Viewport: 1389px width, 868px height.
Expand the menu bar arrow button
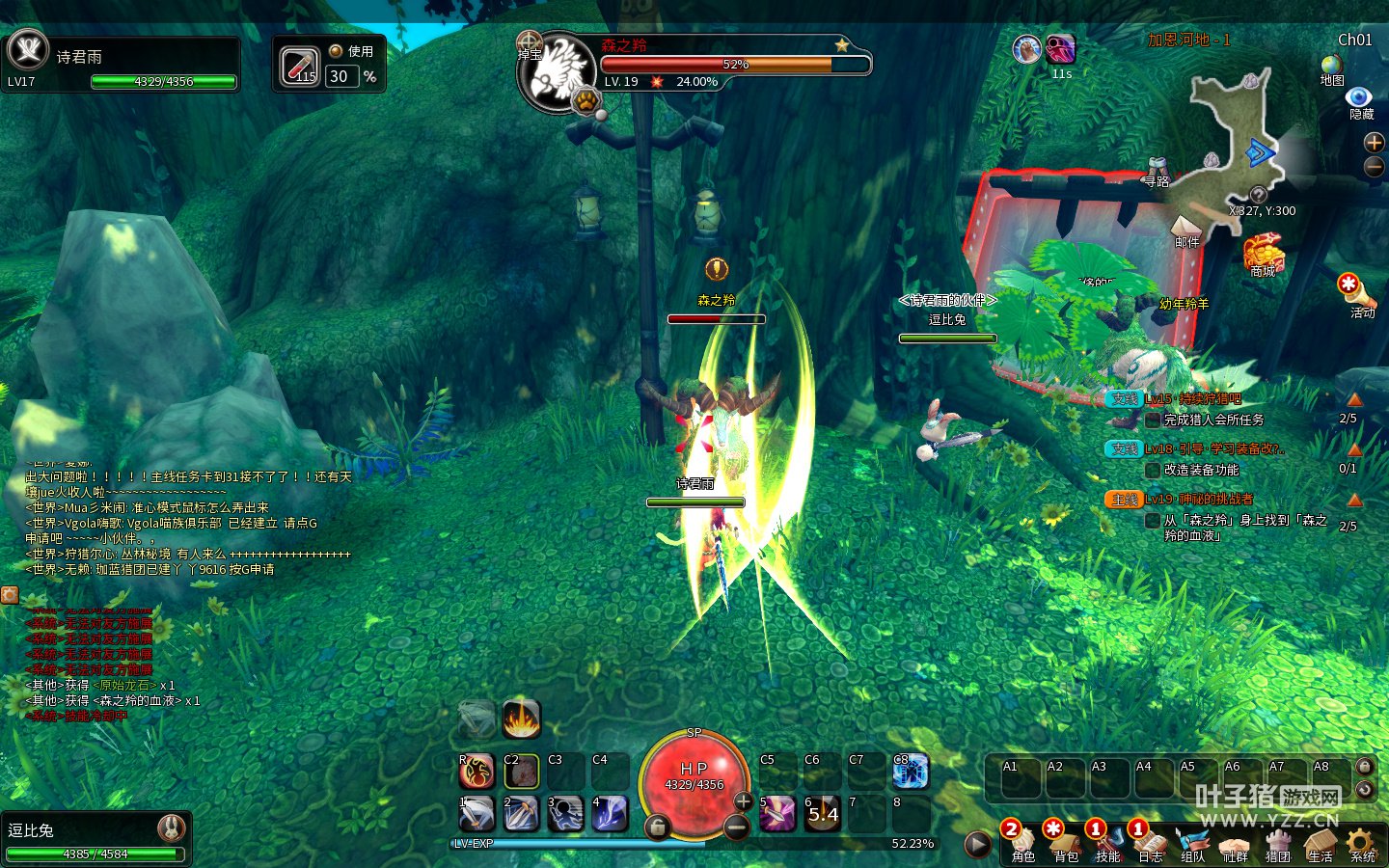tap(977, 844)
